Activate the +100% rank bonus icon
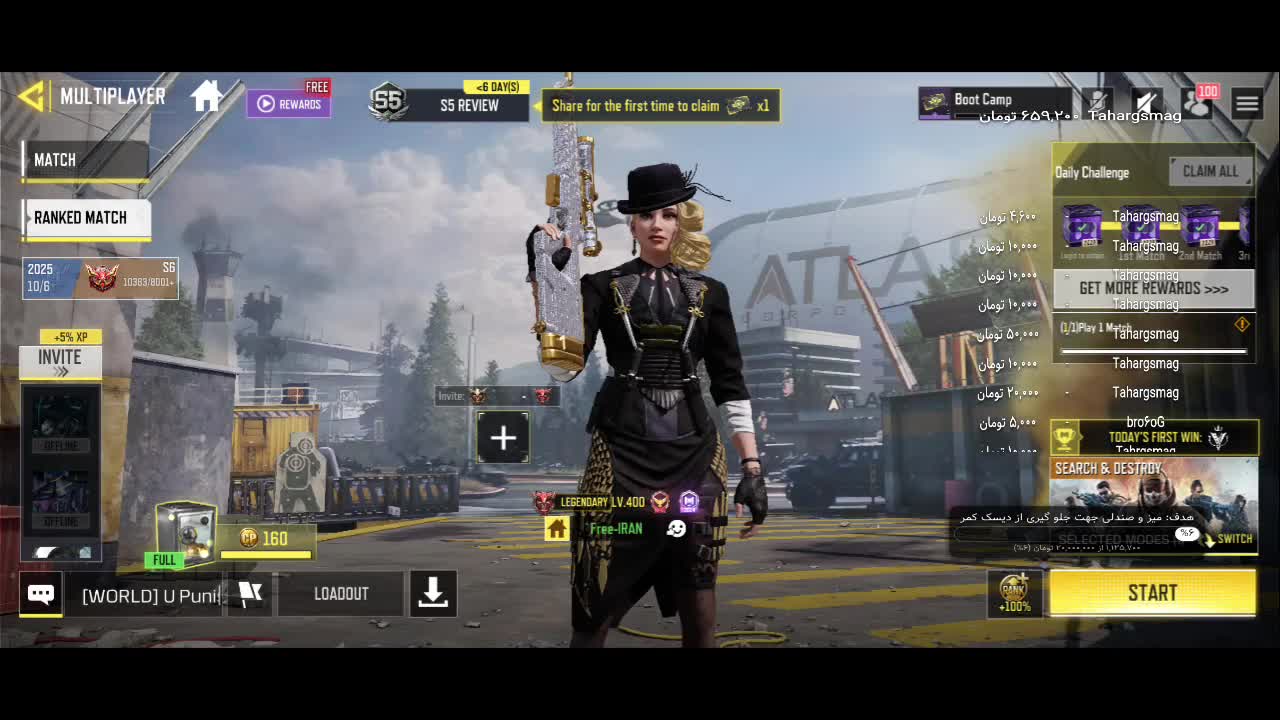The width and height of the screenshot is (1280, 720). click(x=1014, y=593)
